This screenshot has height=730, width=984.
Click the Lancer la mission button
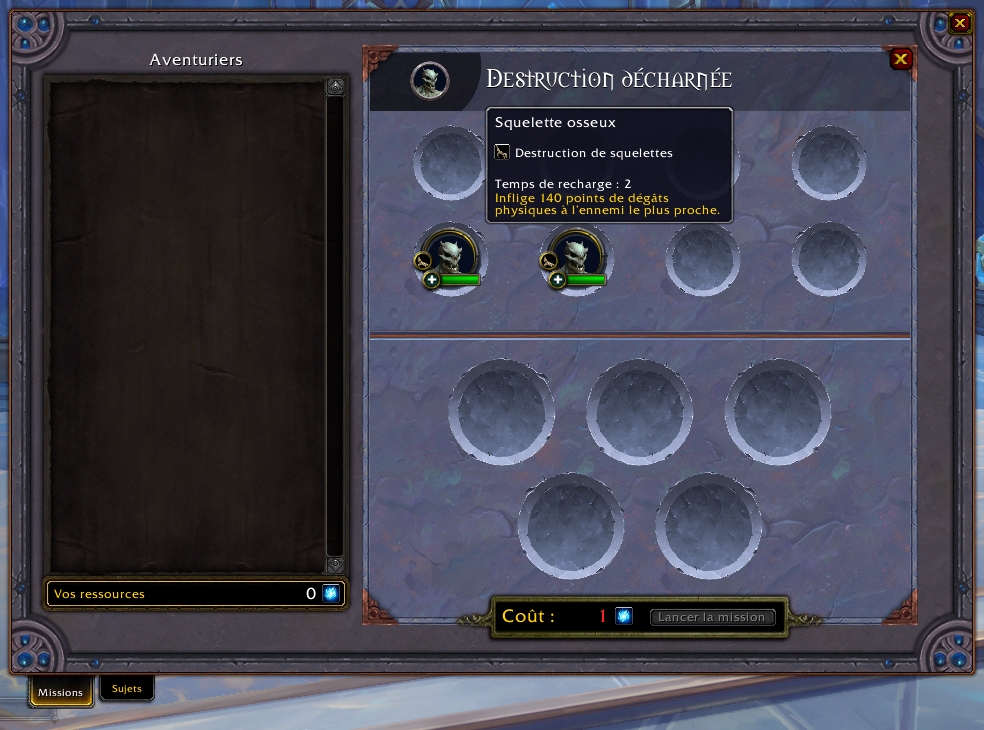click(712, 617)
